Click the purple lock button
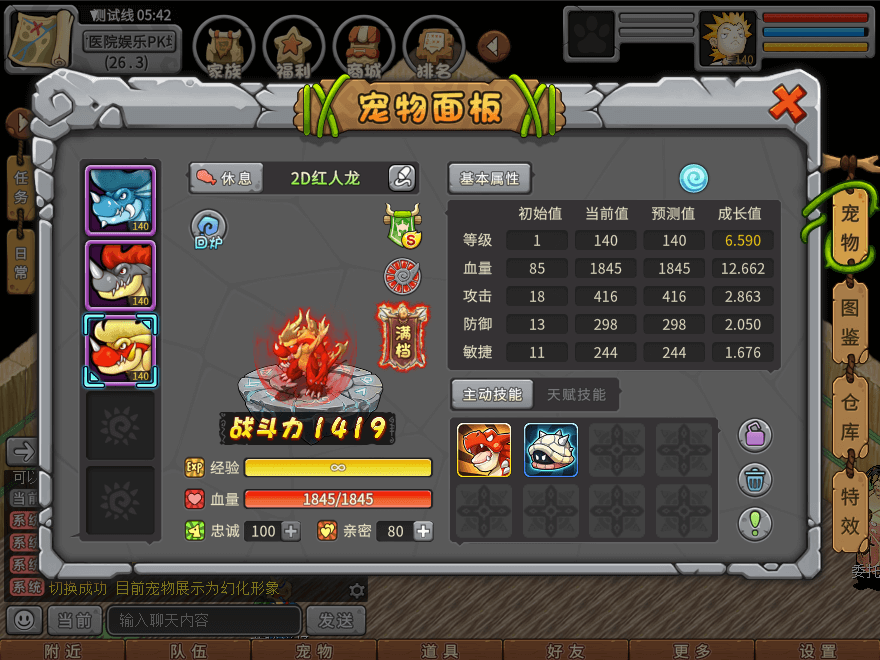 coord(755,435)
